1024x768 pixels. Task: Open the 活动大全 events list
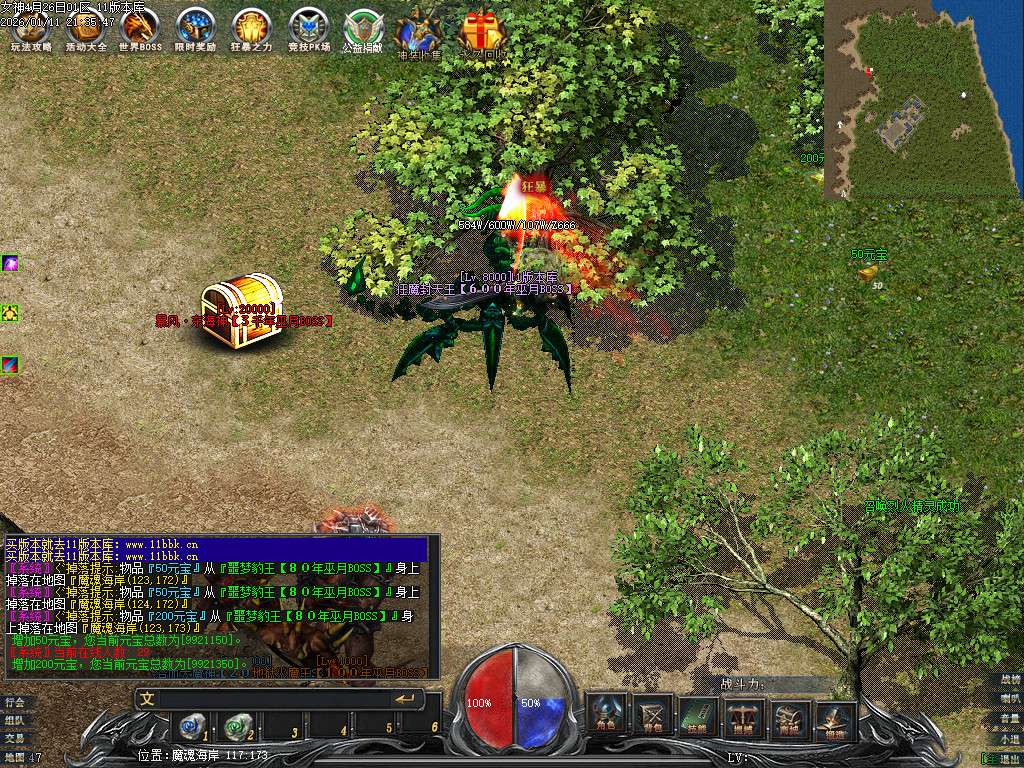[85, 28]
